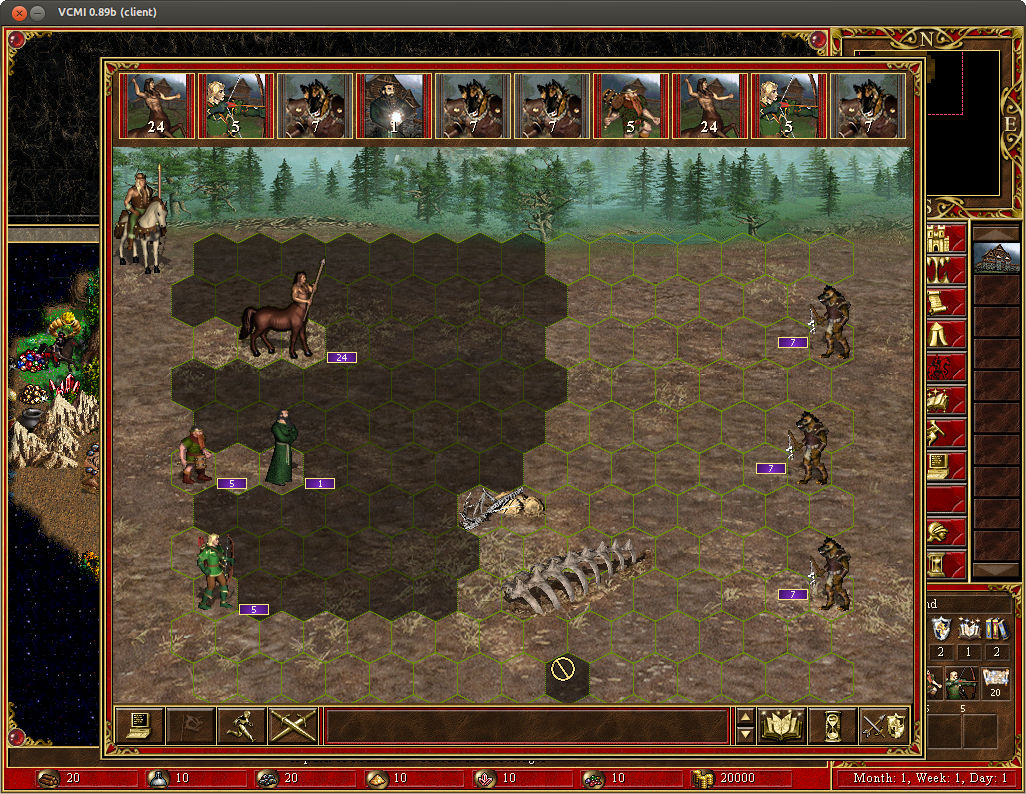Click the combat log message bar

pyautogui.click(x=527, y=725)
